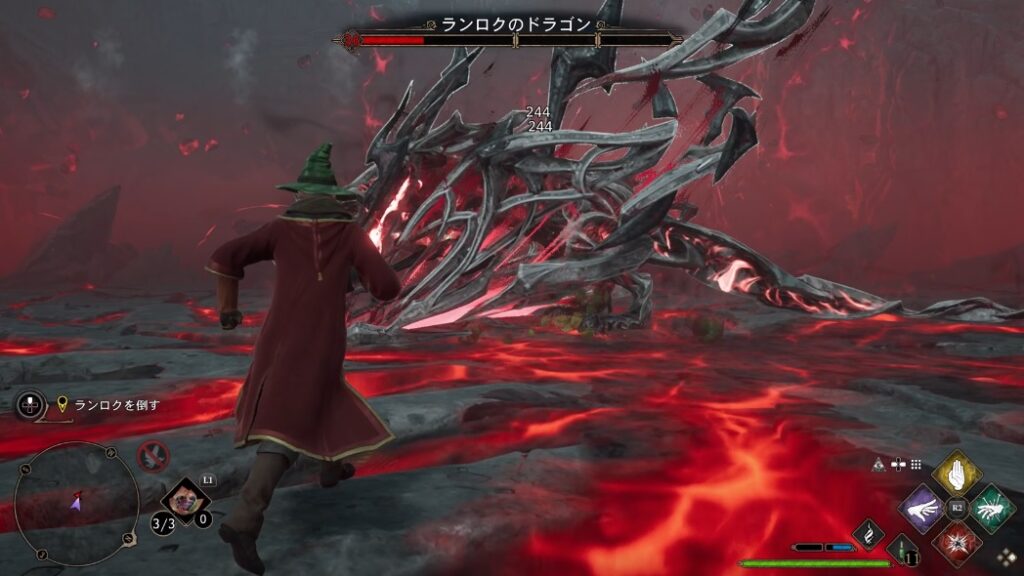Screen dimensions: 1024x576
Task: Click the grid-of-dots icon above spells
Action: pyautogui.click(x=916, y=464)
